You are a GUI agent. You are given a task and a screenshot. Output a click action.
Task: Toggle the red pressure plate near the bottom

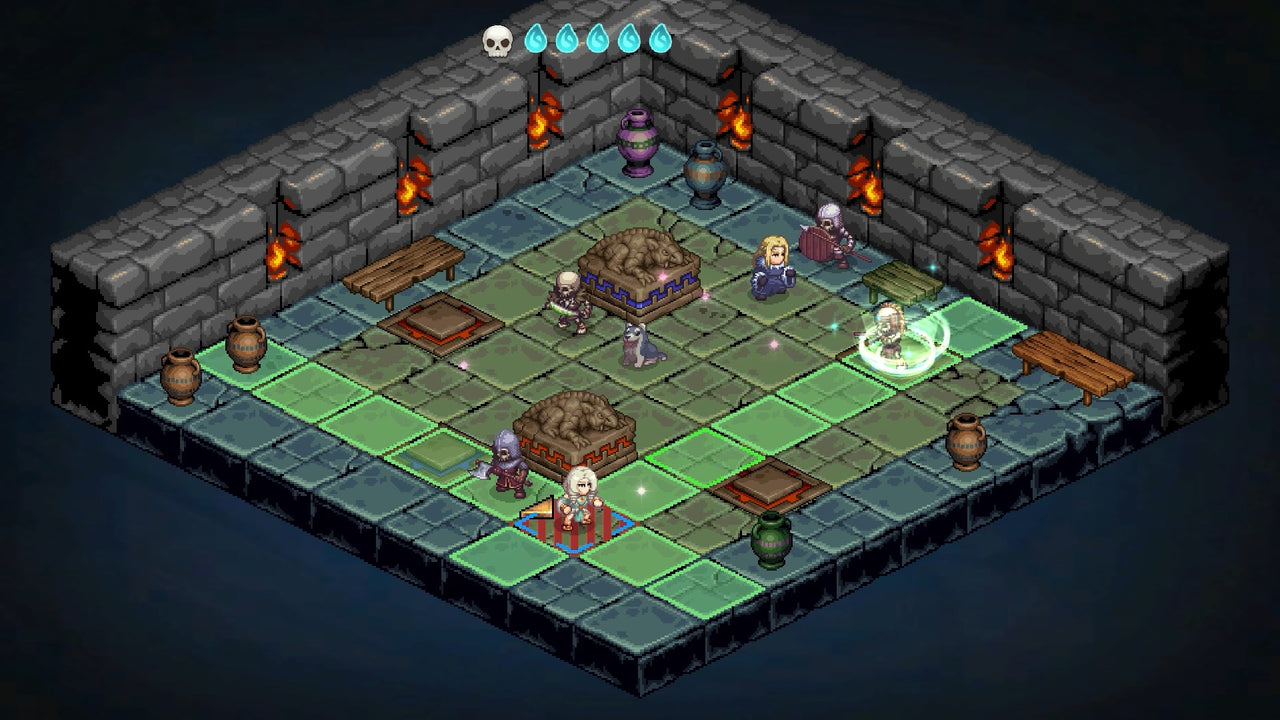click(768, 487)
